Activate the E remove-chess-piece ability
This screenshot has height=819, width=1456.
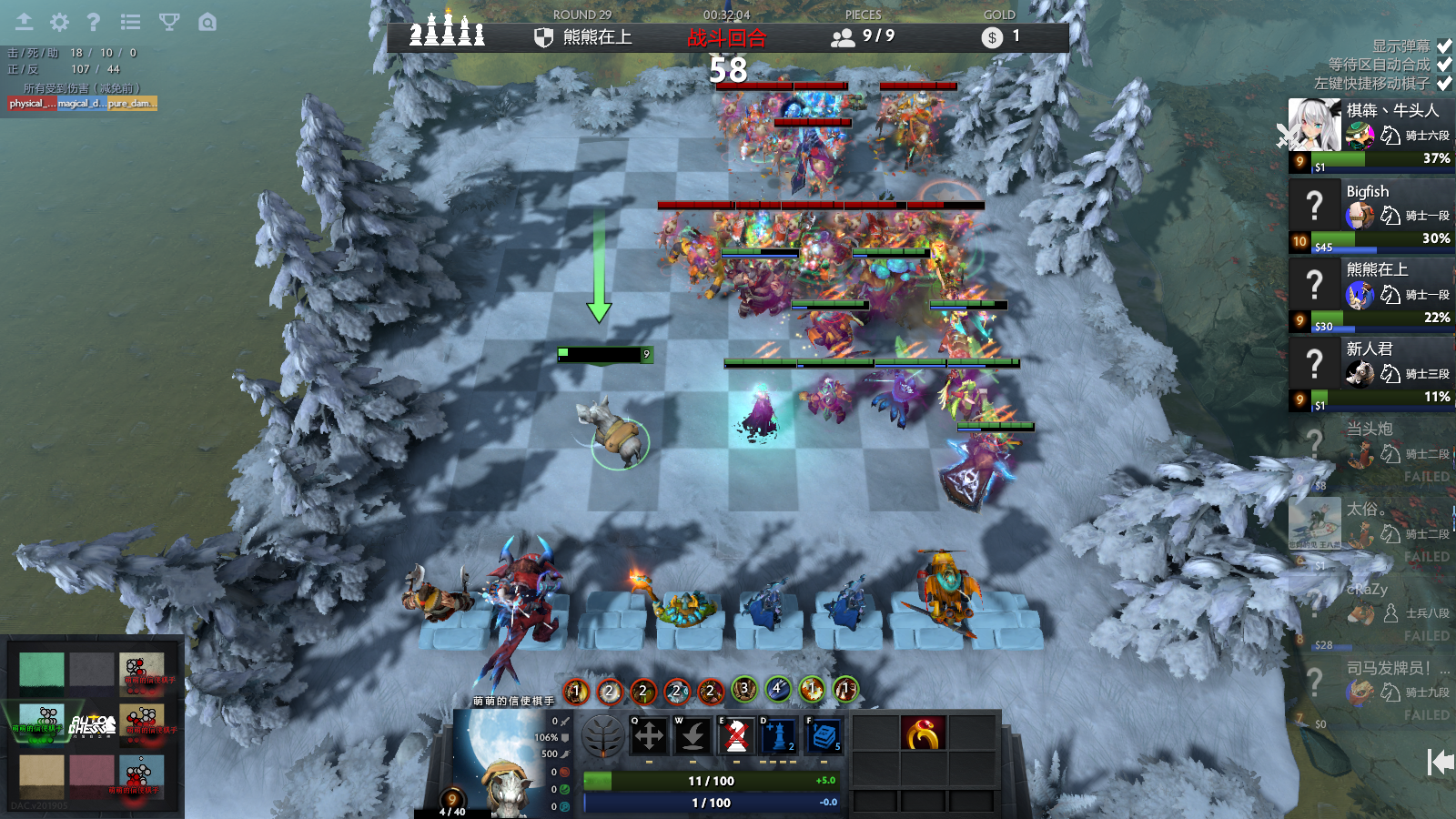point(737,735)
